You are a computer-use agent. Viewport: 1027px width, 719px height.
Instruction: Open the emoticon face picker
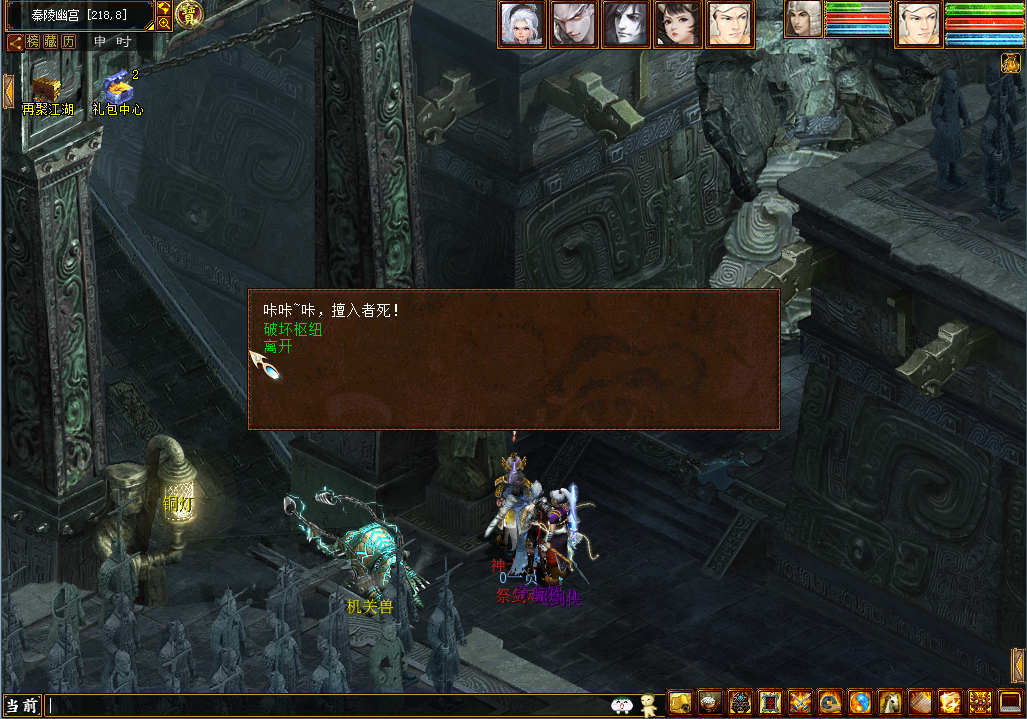(621, 705)
